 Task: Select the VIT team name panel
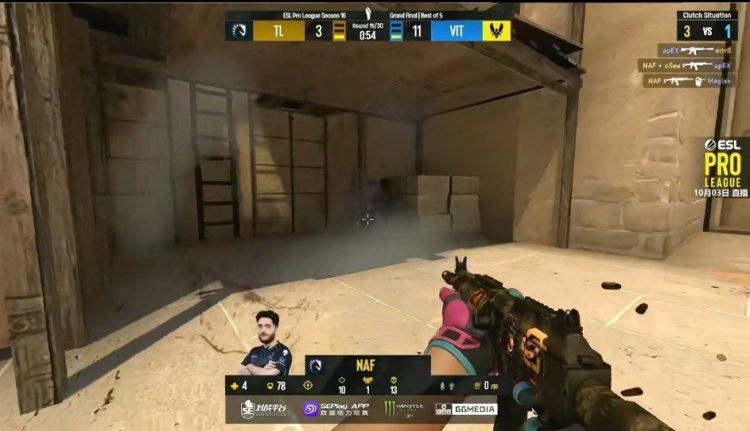tap(457, 31)
